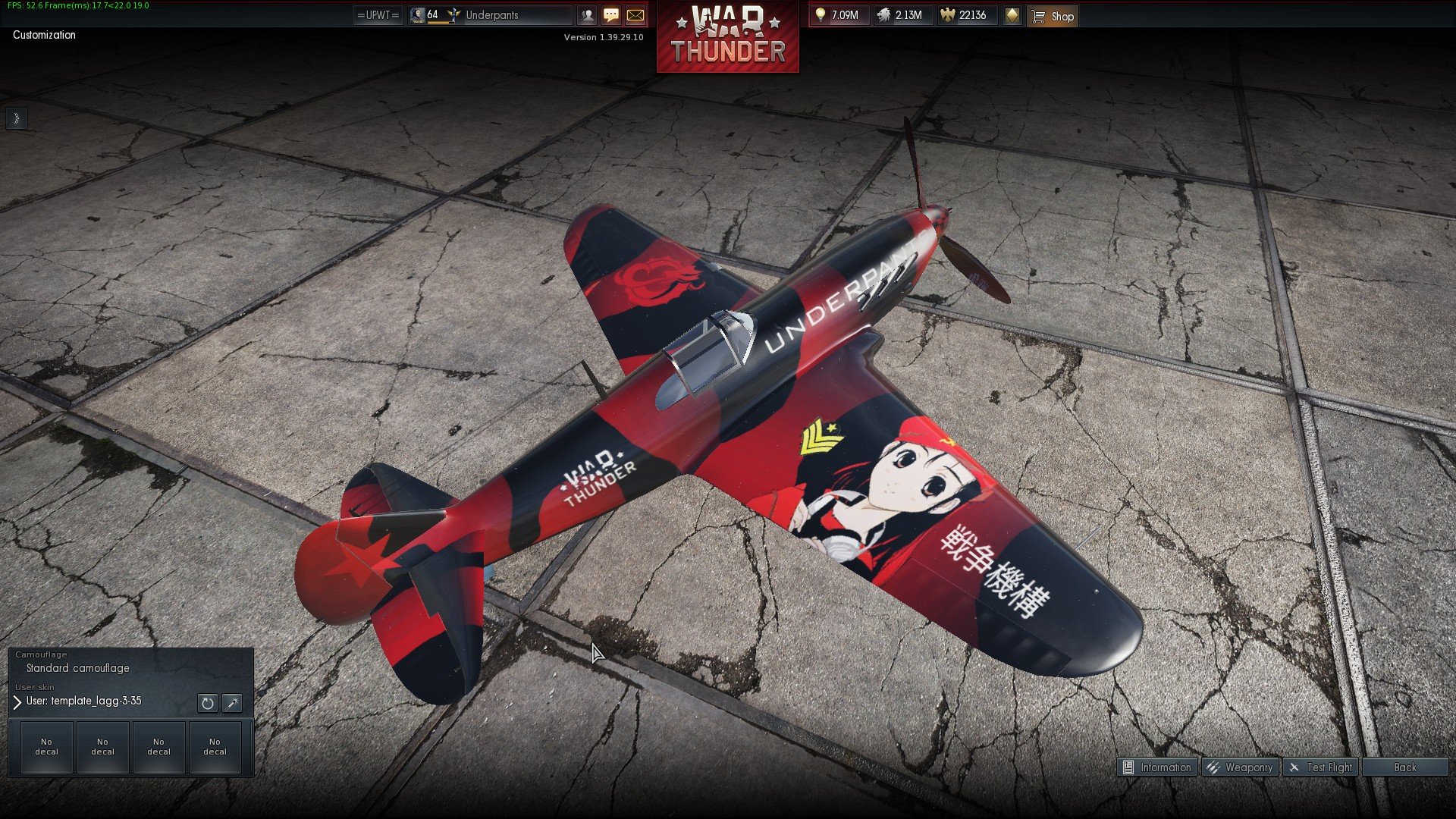Open the friends contacts icon

587,15
